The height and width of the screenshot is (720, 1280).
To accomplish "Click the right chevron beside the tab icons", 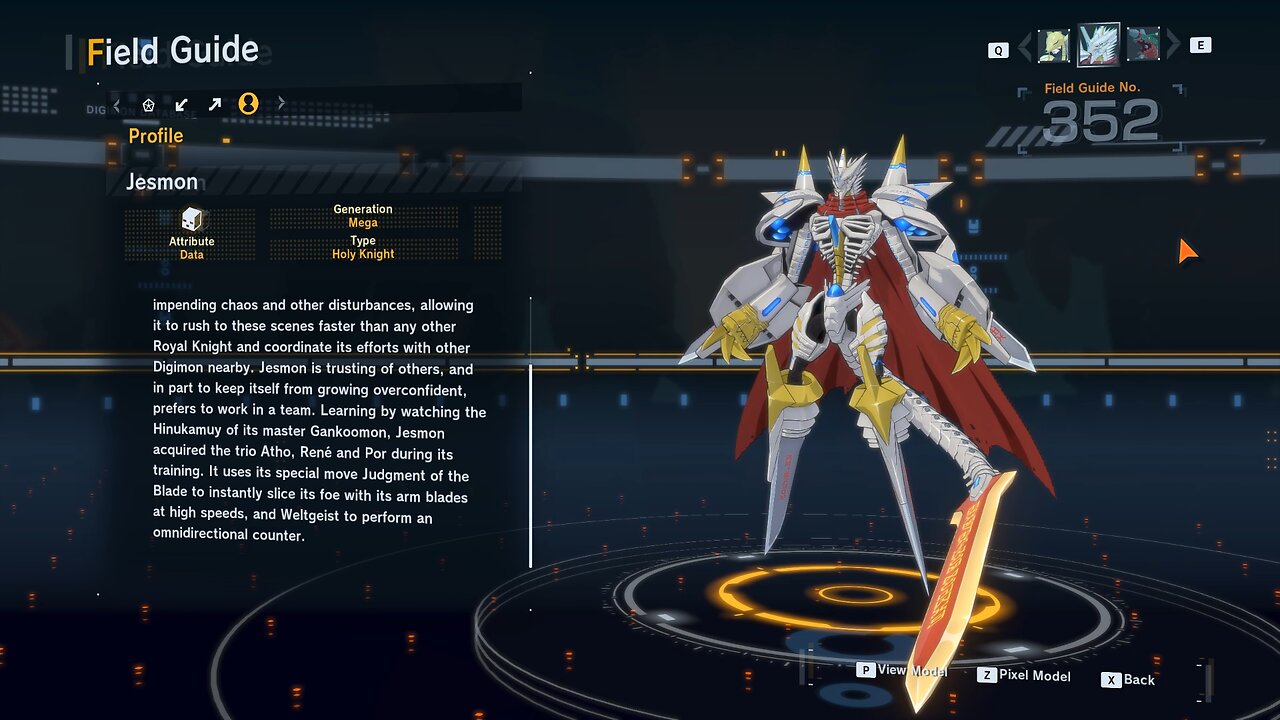I will point(281,103).
